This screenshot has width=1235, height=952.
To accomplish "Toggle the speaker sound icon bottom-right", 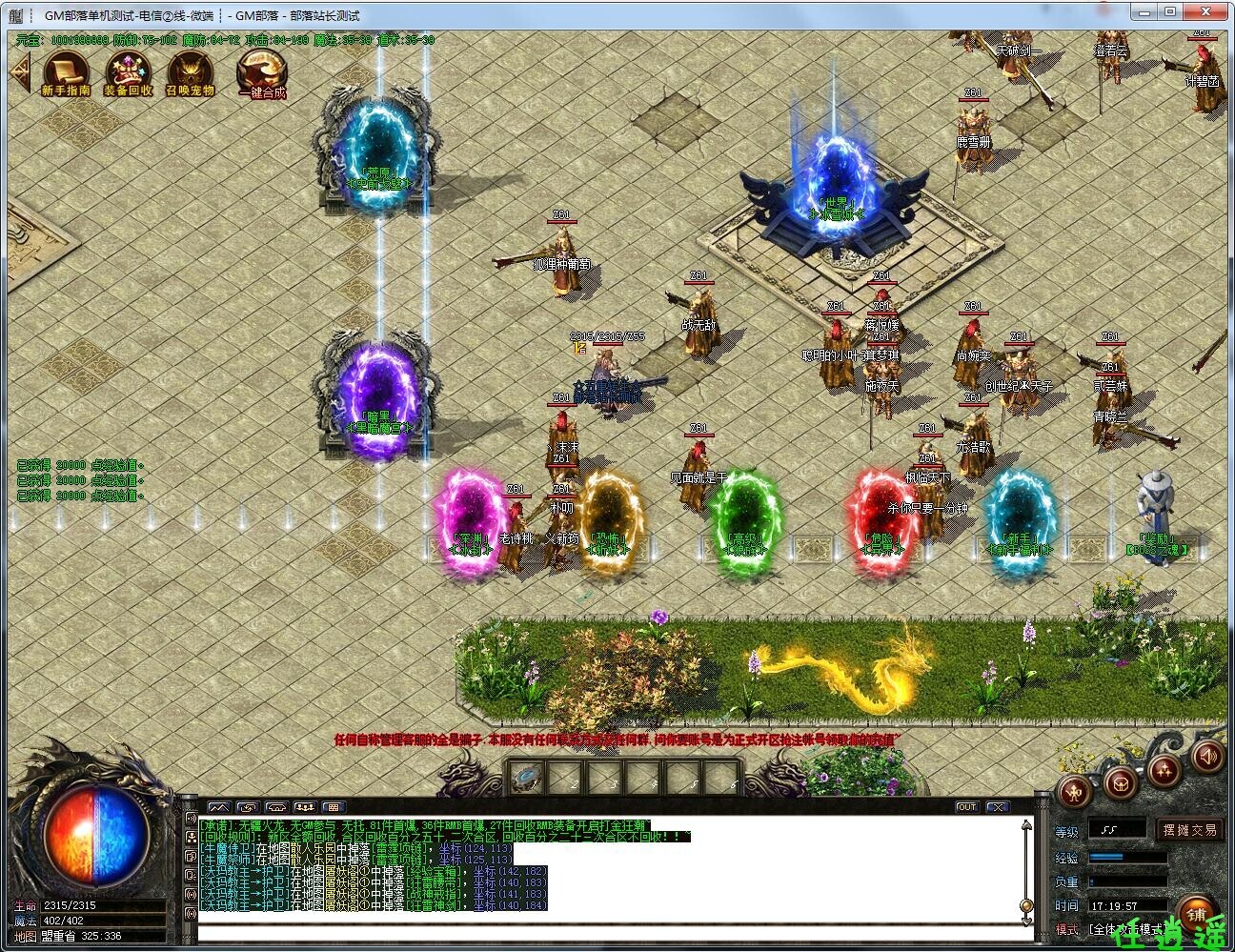I will (x=1206, y=760).
